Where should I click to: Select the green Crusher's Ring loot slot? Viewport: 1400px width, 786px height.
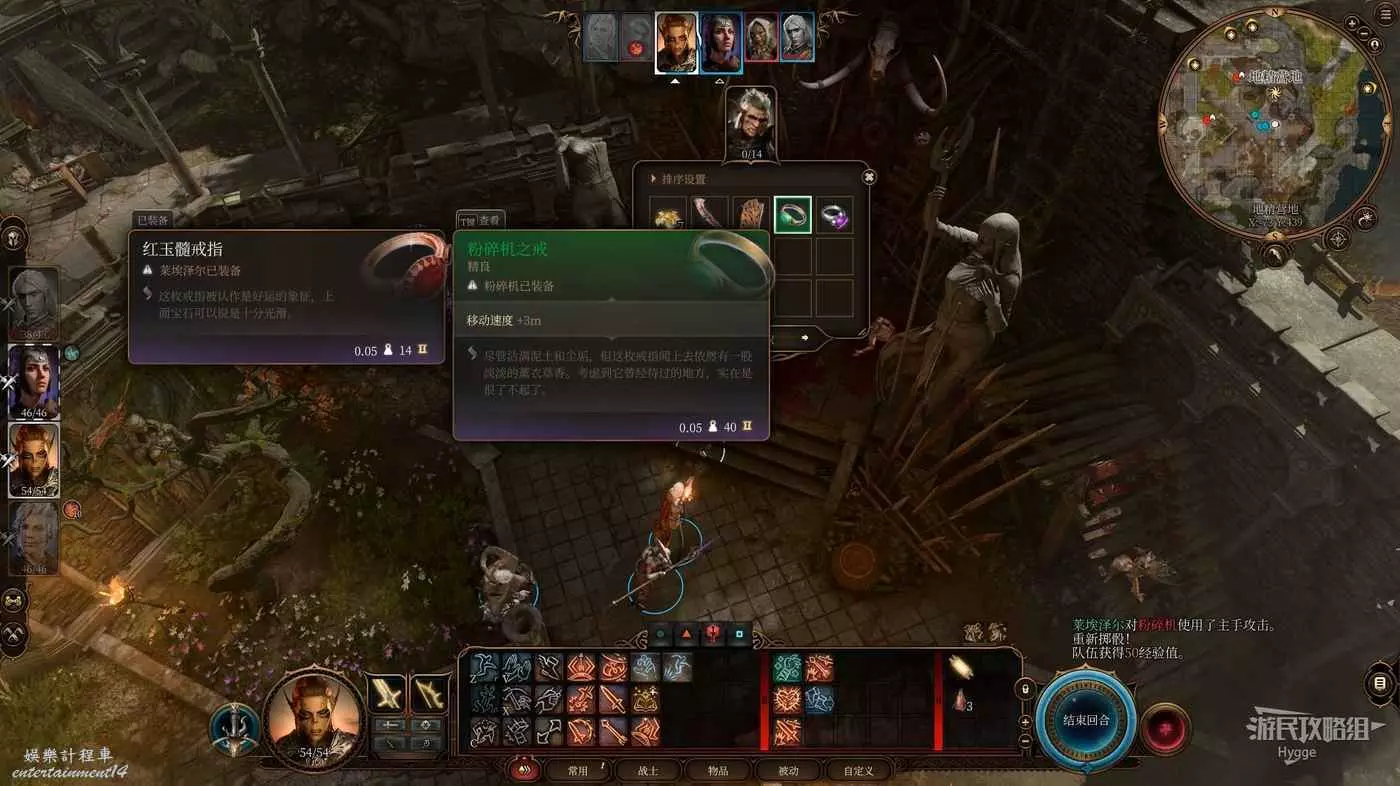pyautogui.click(x=793, y=214)
